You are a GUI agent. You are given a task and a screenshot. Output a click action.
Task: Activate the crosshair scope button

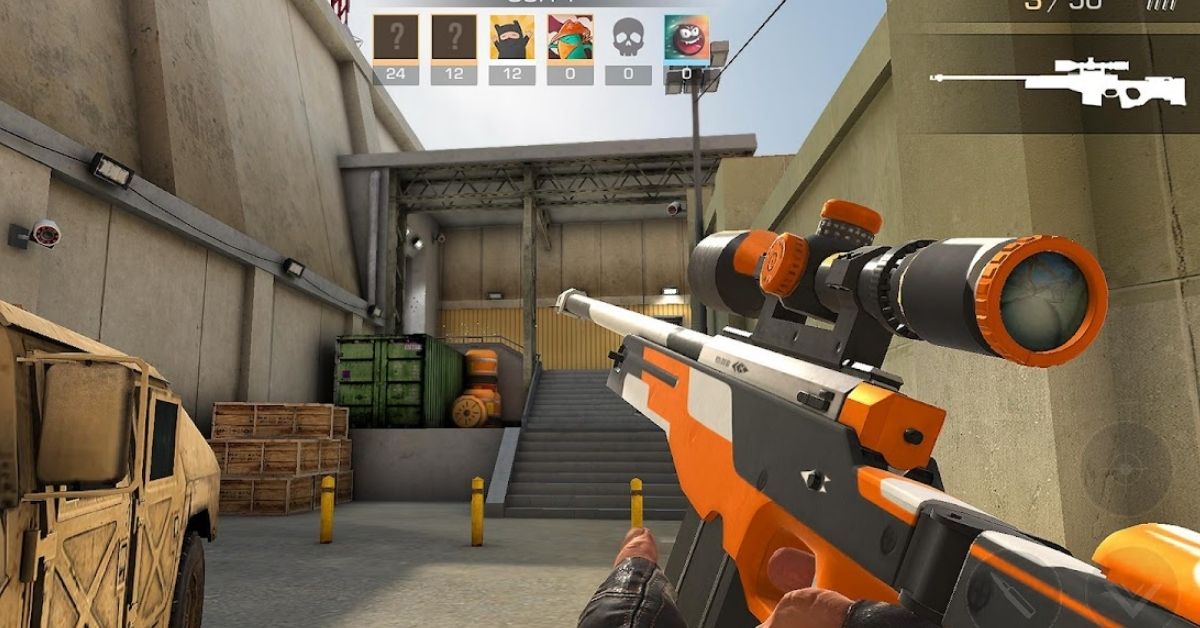[x=1126, y=469]
